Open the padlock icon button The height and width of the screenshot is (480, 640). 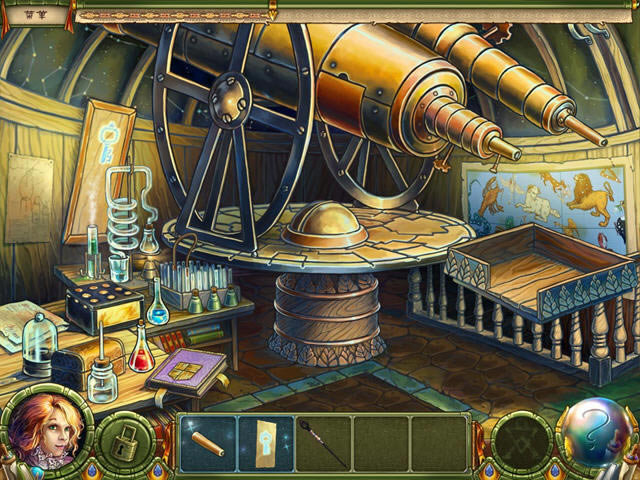[x=126, y=441]
